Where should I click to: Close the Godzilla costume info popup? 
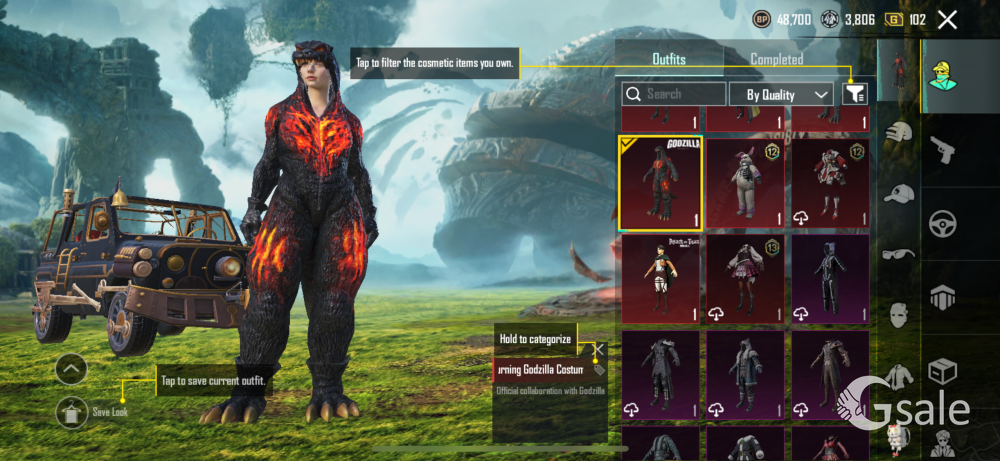point(599,349)
